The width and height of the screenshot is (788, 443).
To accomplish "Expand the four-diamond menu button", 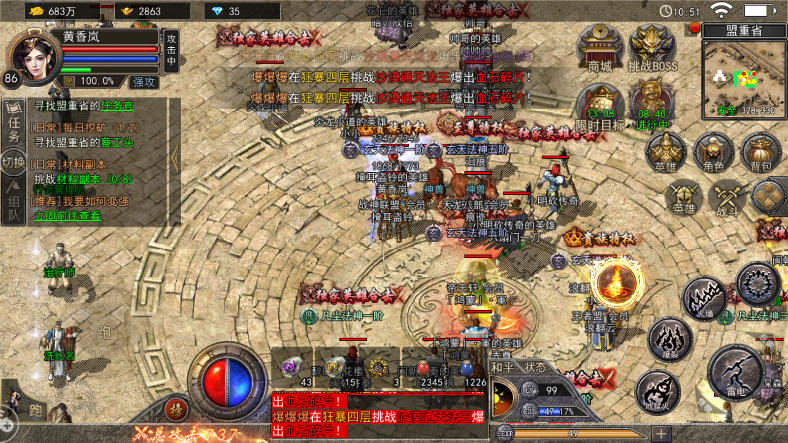I will click(x=770, y=196).
